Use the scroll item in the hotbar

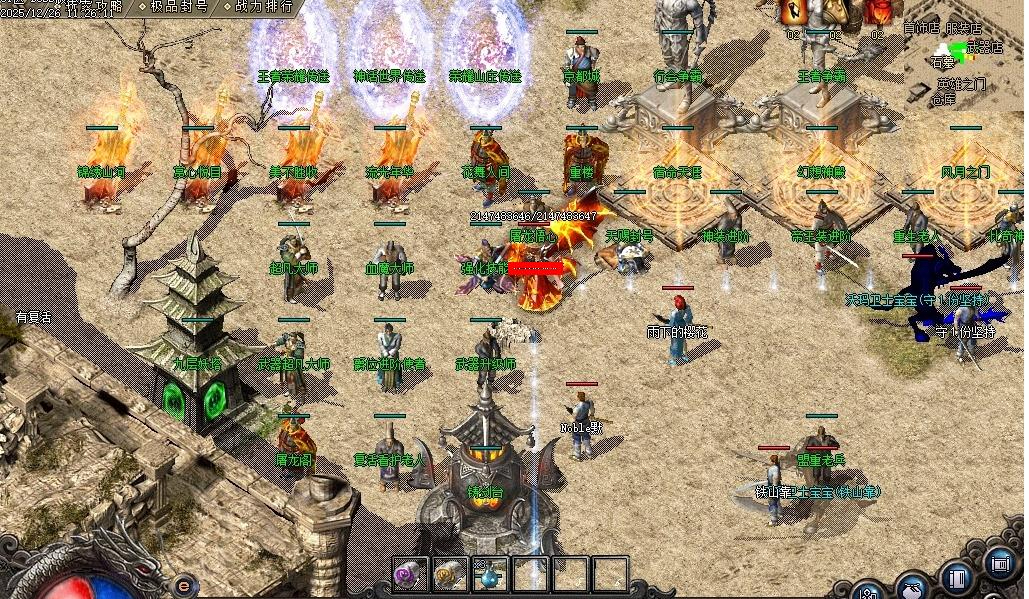pyautogui.click(x=449, y=575)
